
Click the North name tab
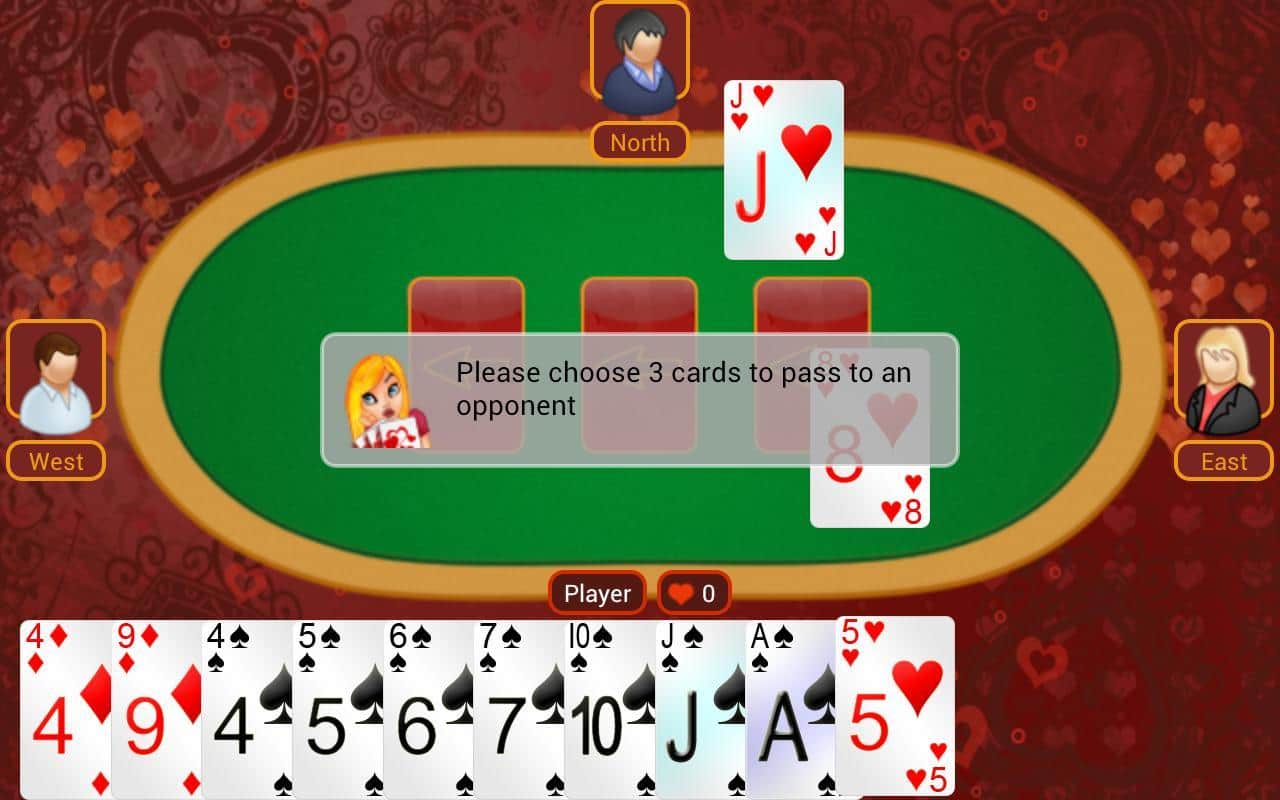640,142
